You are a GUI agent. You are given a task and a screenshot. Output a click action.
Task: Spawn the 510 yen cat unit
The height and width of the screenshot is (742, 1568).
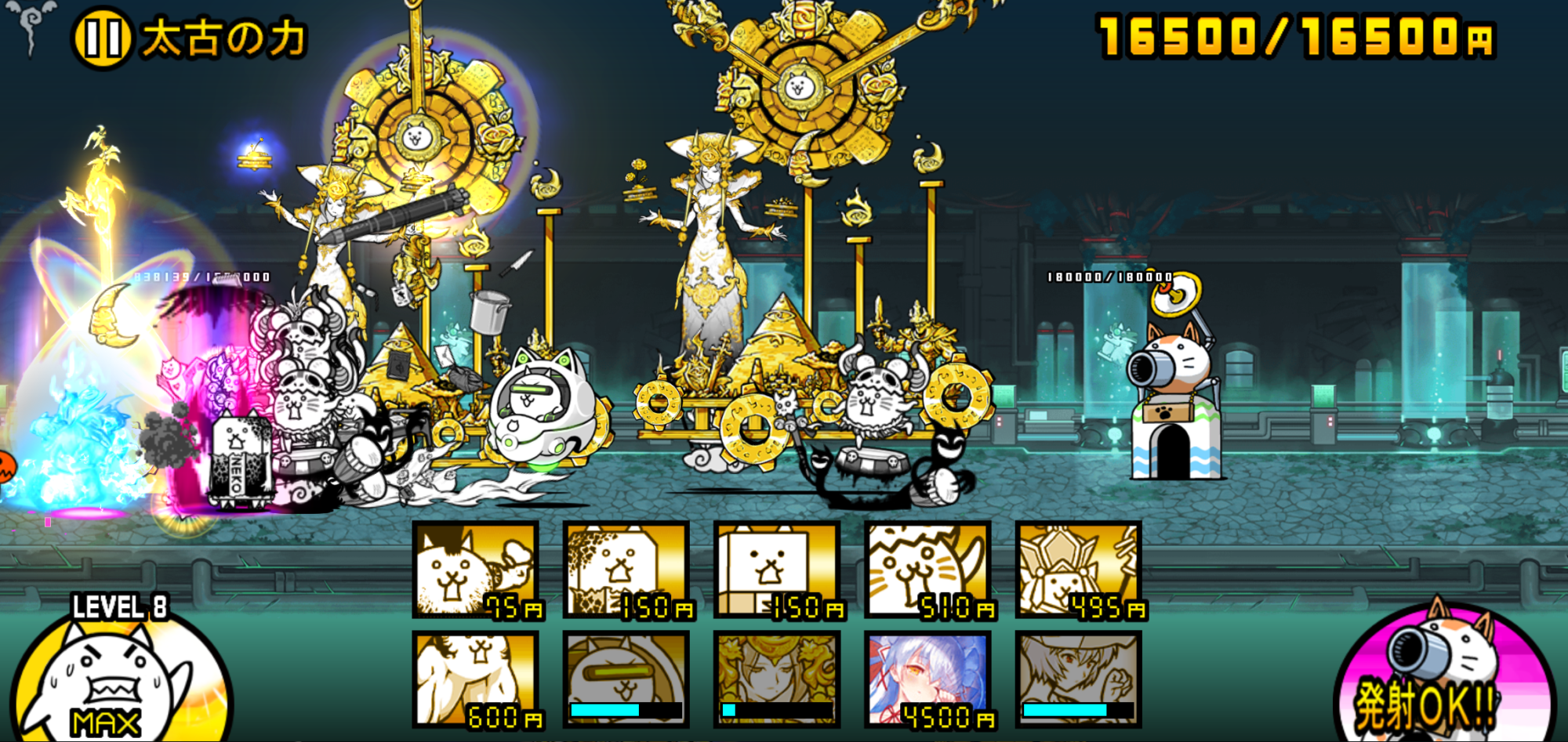pos(928,570)
